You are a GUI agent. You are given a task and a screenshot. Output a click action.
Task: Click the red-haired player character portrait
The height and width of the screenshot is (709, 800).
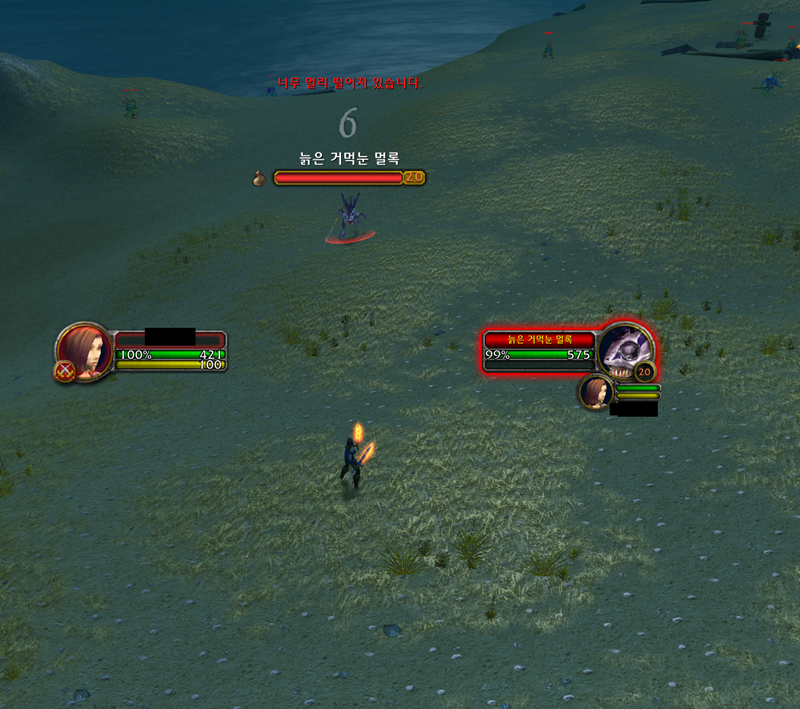[85, 349]
